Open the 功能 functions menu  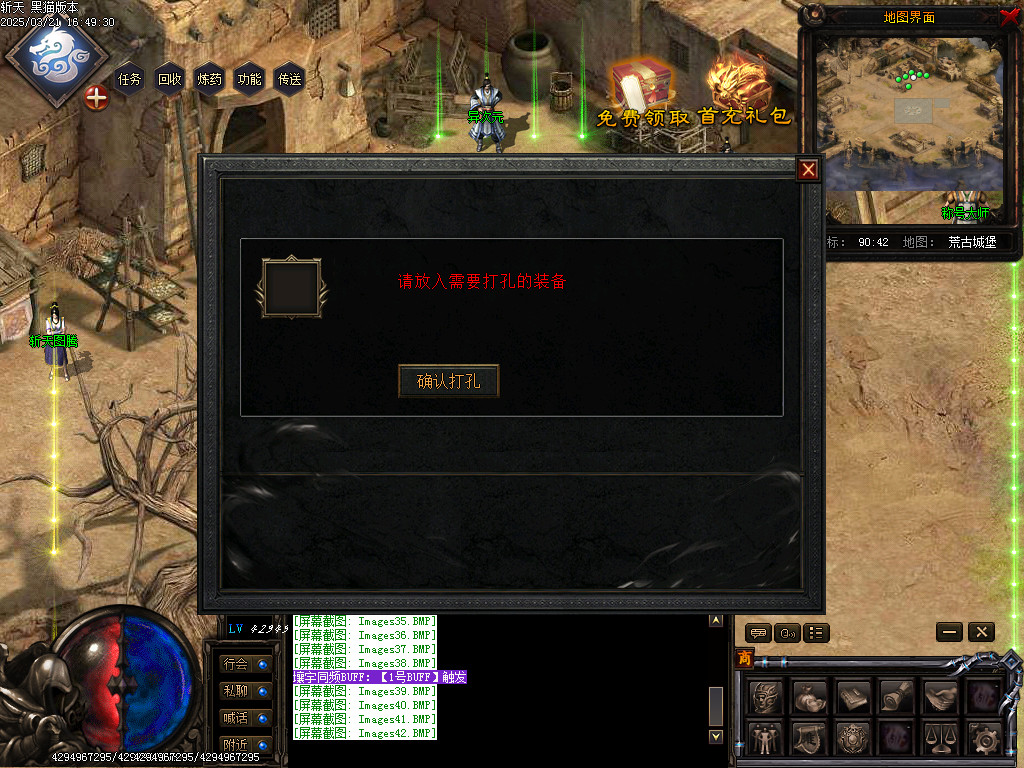249,79
